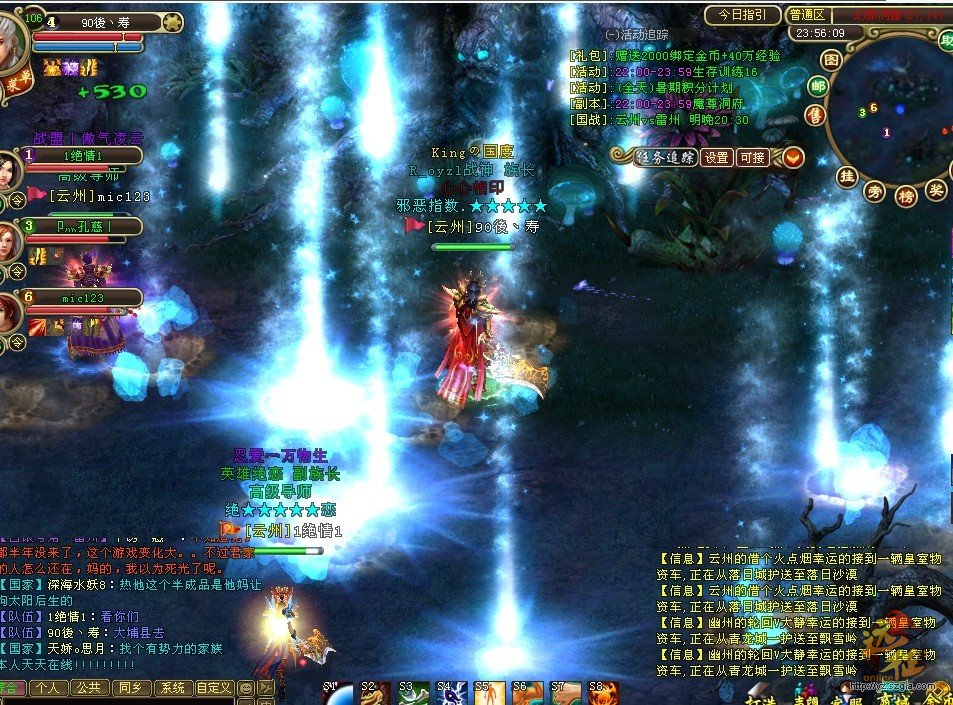Open the map via the 图 button
This screenshot has height=705, width=953.
pyautogui.click(x=829, y=59)
